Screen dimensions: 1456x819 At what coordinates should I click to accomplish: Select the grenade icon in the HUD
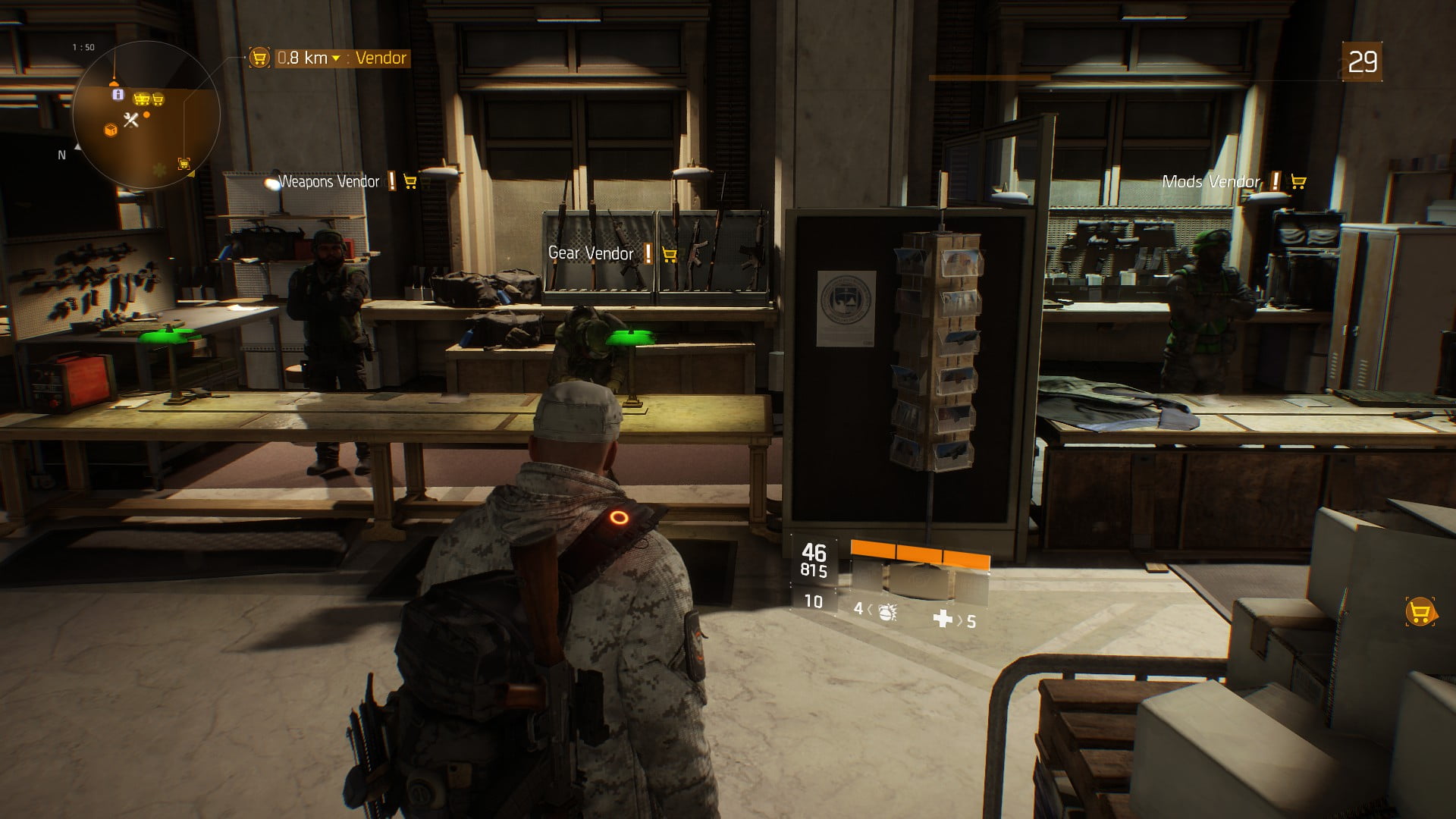click(885, 611)
